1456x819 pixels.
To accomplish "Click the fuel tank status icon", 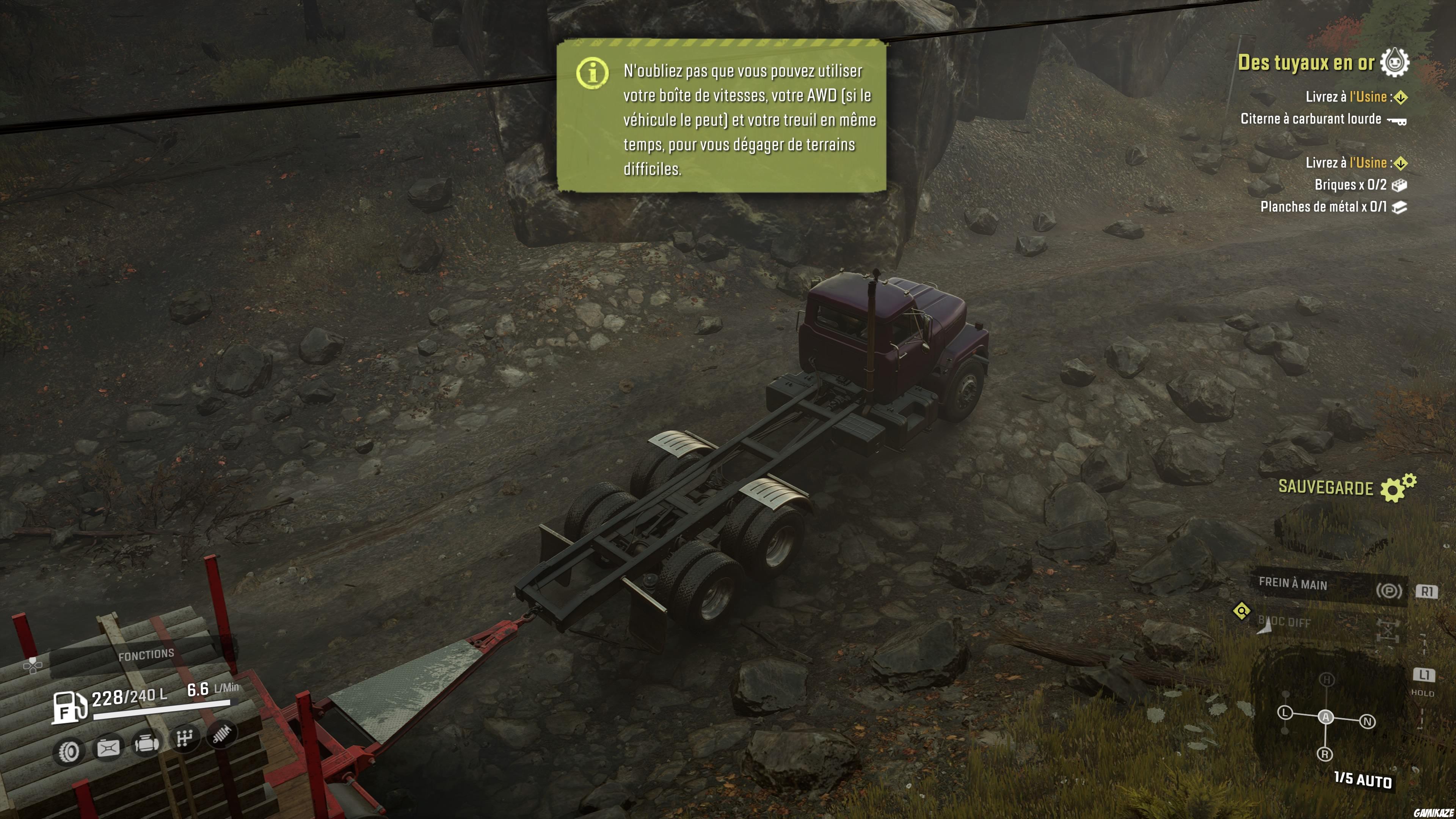I will click(108, 748).
